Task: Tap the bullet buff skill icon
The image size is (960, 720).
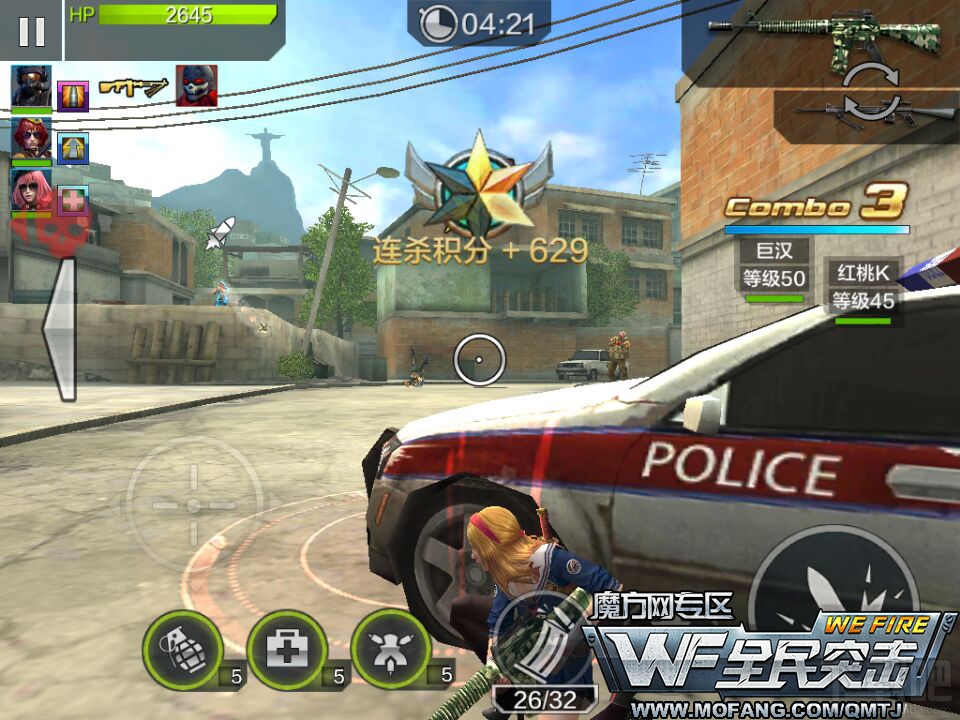Action: [73, 96]
